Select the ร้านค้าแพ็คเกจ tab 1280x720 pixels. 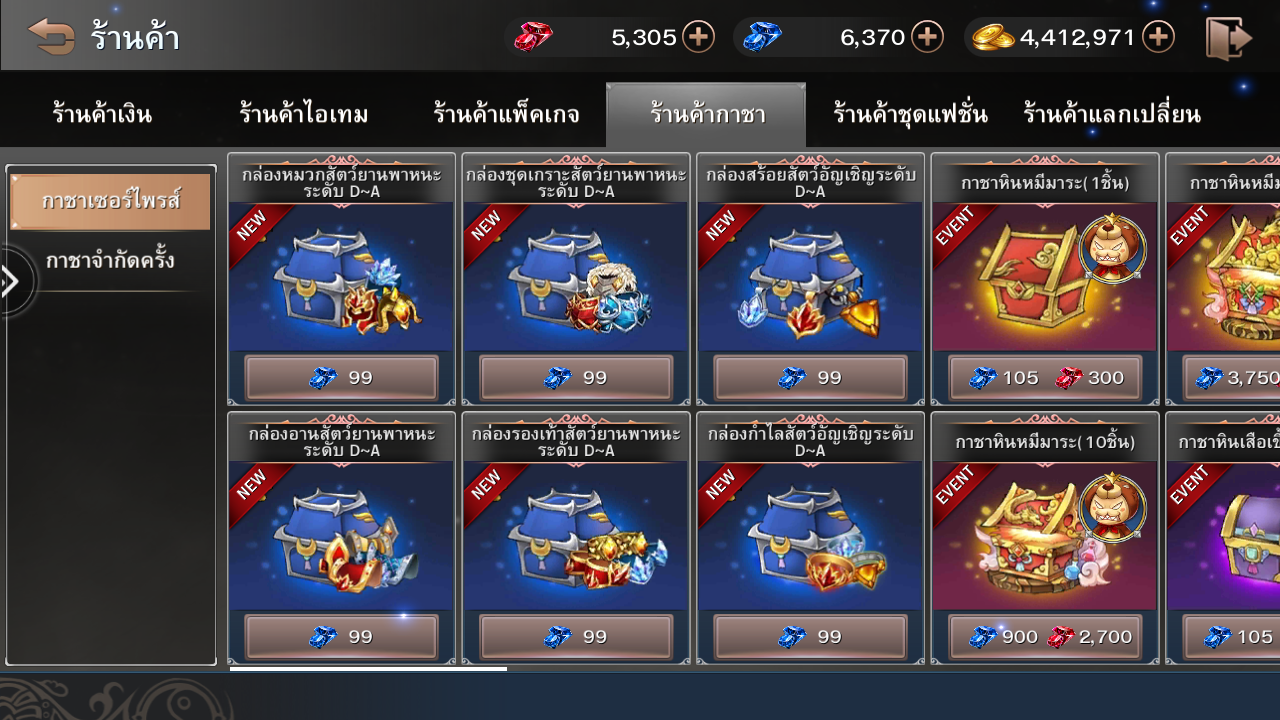506,114
